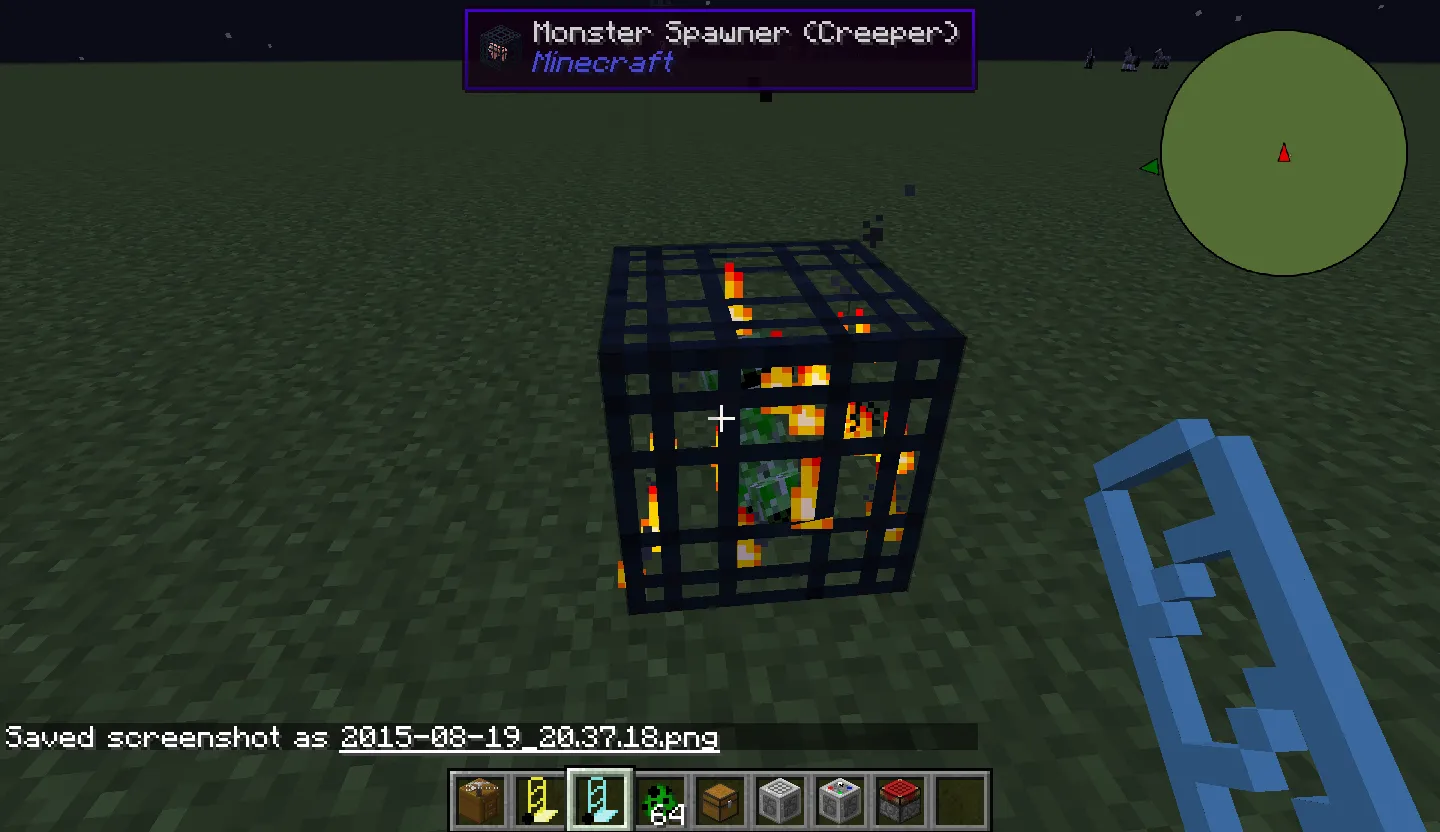Click the Minecraft mod name in the tooltip
Screen dimensions: 1440x832
click(x=602, y=63)
